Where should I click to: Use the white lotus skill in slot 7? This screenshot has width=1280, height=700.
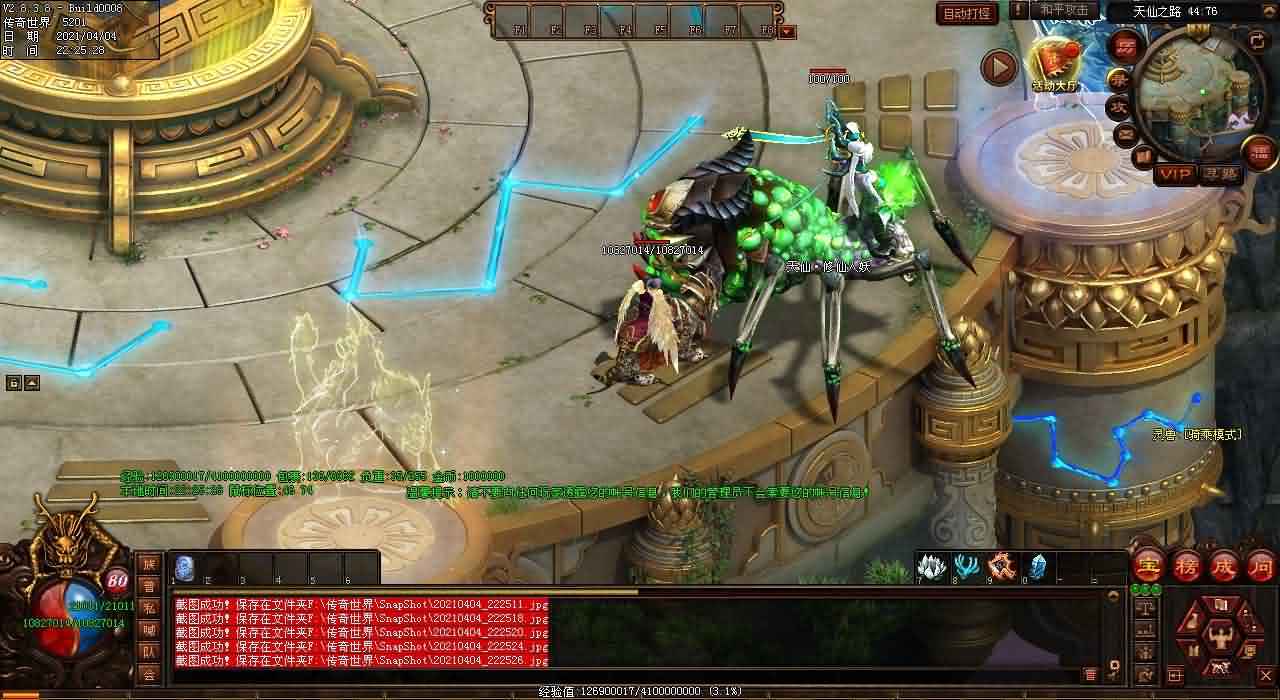[x=932, y=566]
